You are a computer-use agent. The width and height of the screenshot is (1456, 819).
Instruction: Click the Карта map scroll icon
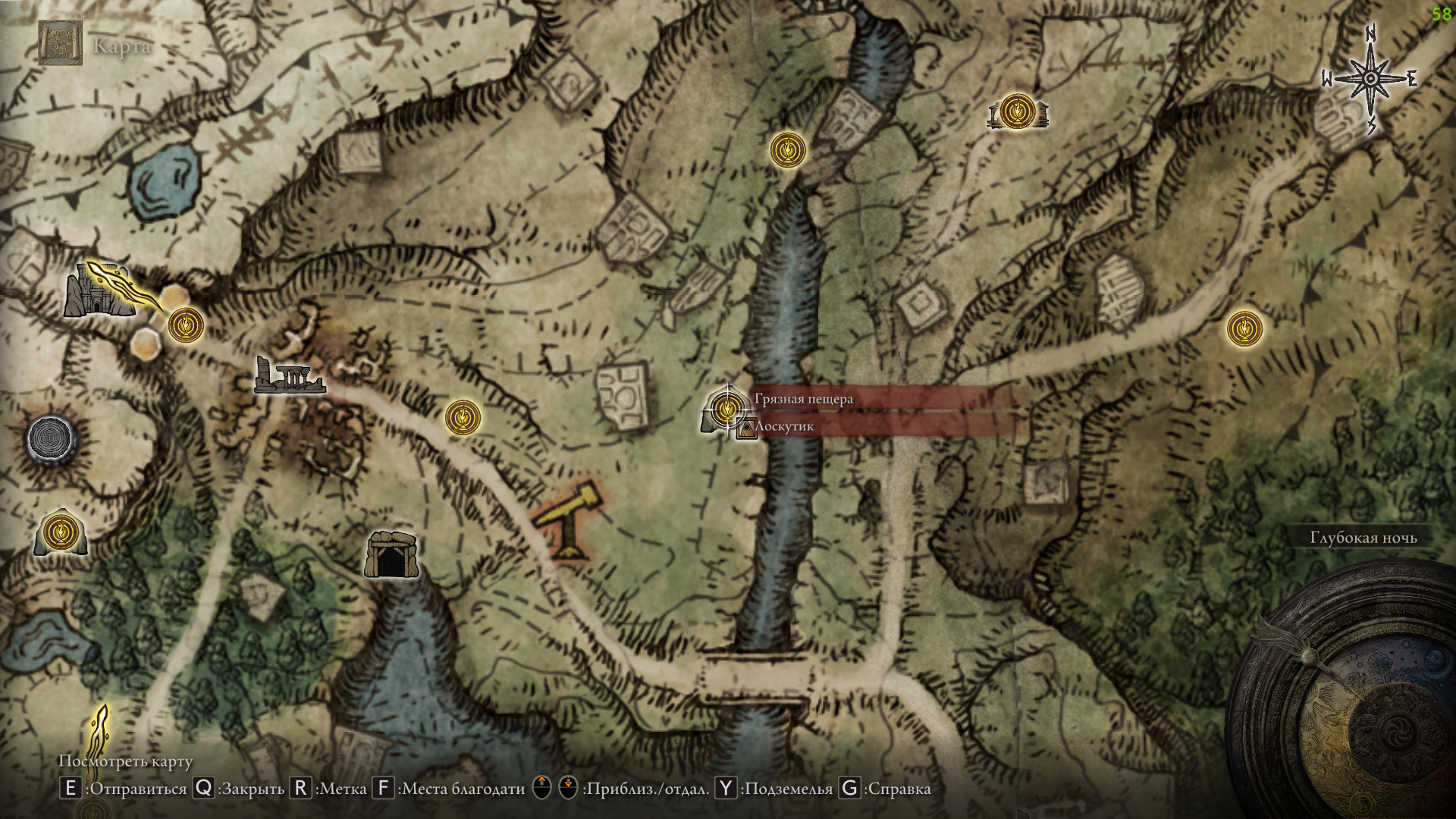click(x=60, y=43)
